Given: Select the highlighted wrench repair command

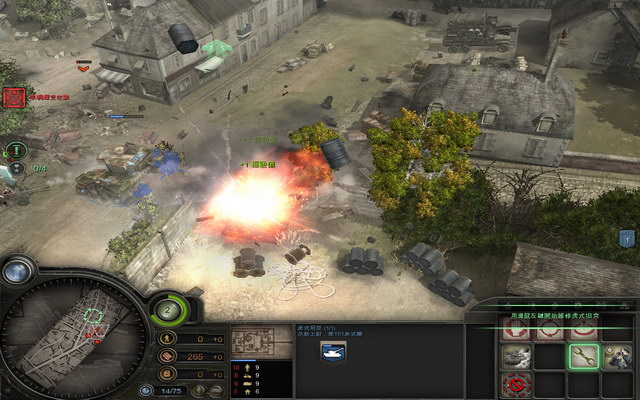Looking at the screenshot, I should click(x=584, y=356).
